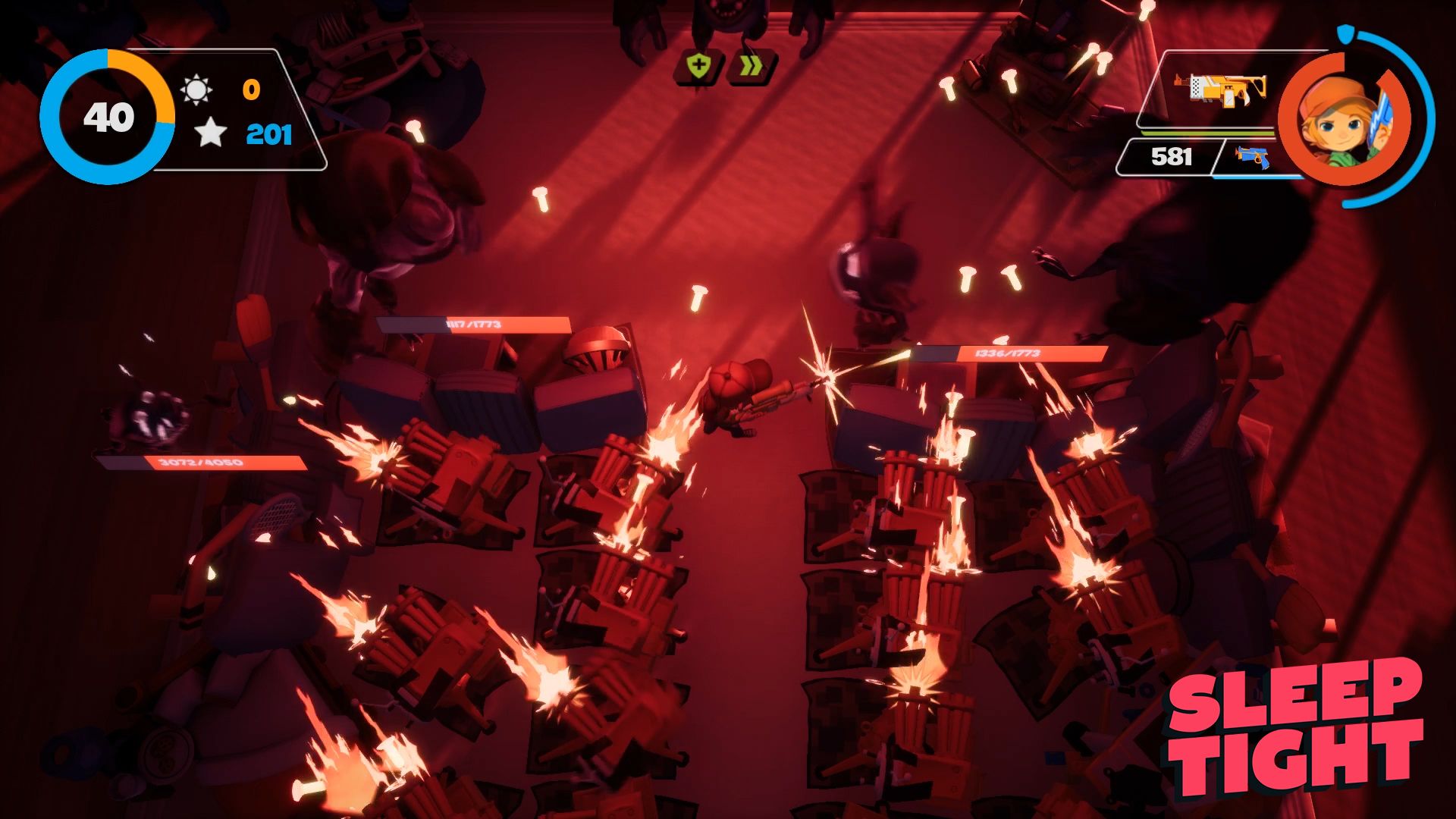Select the wave number 40 display
1456x819 pixels.
(108, 116)
